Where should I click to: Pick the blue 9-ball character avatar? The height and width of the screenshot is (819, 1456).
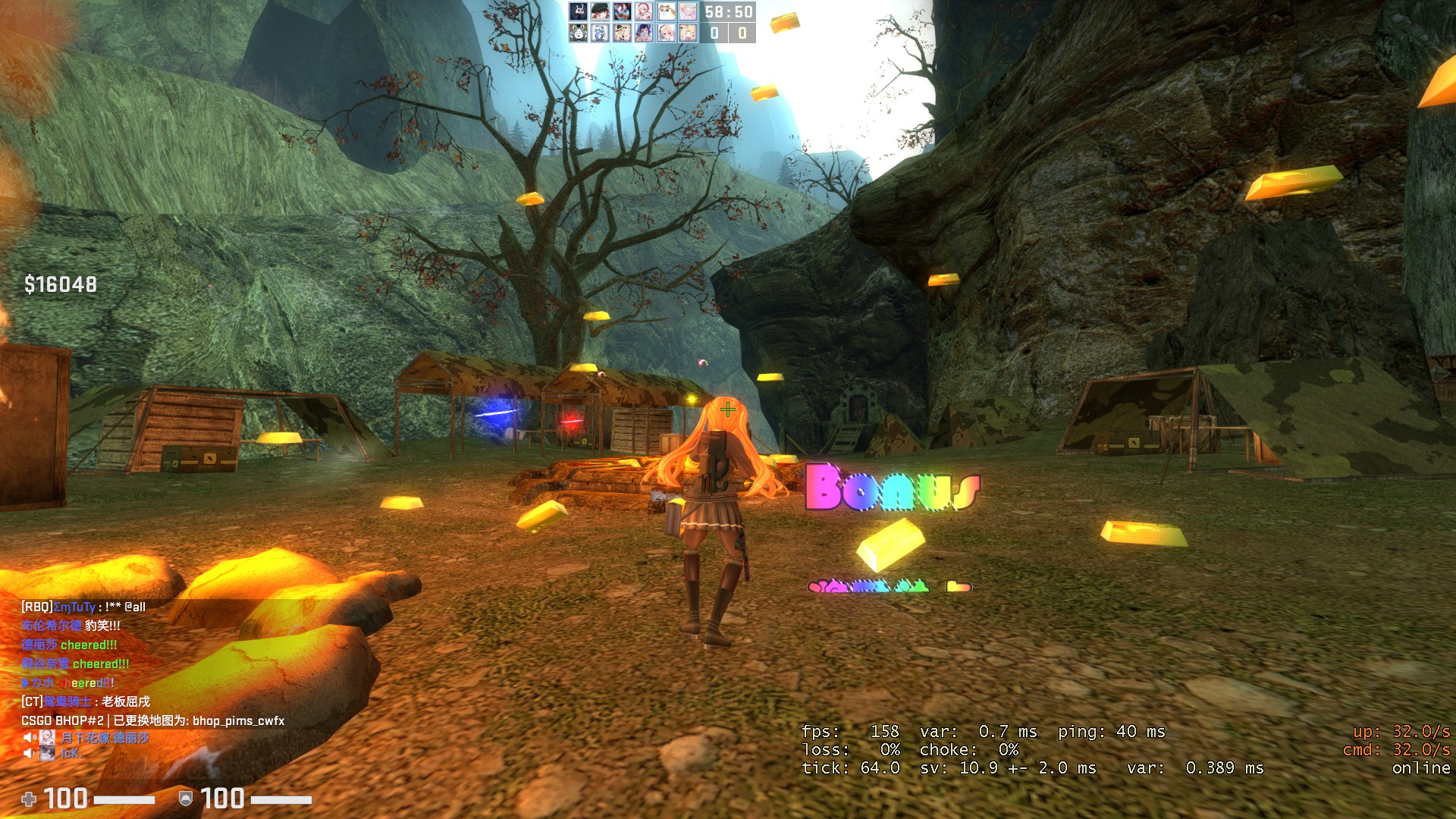pos(601,33)
